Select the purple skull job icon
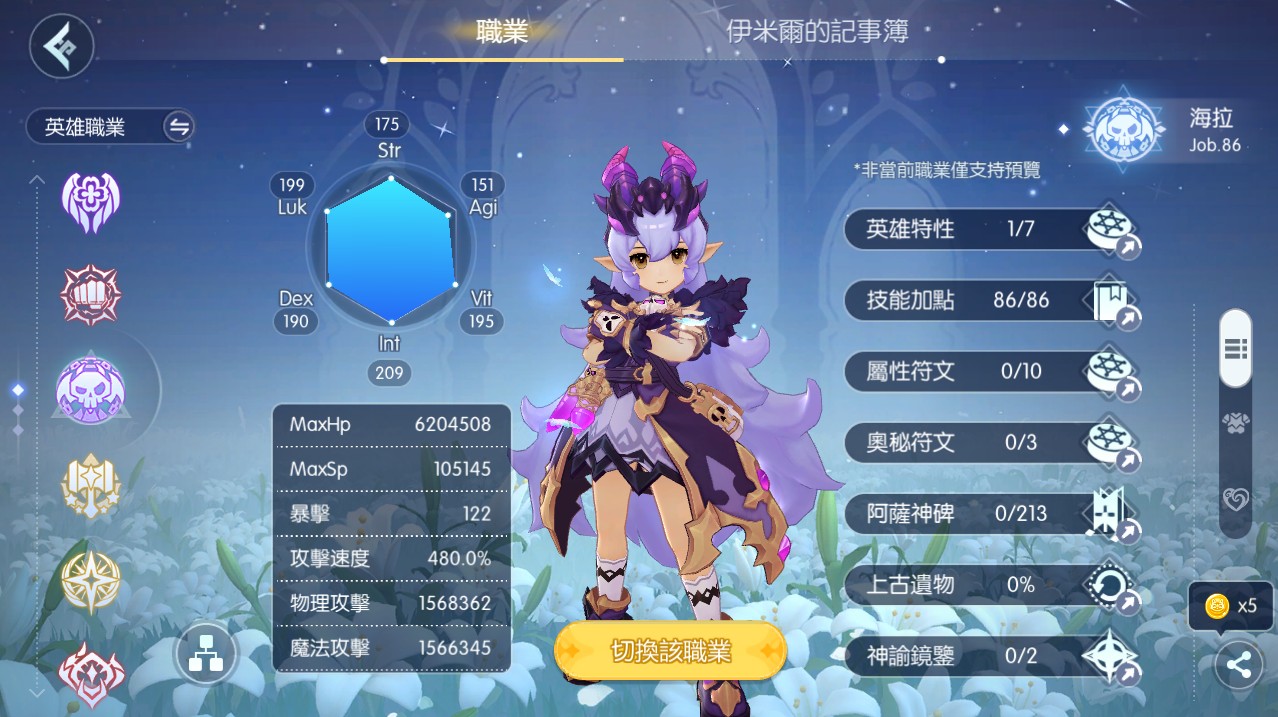The image size is (1278, 717). click(90, 391)
